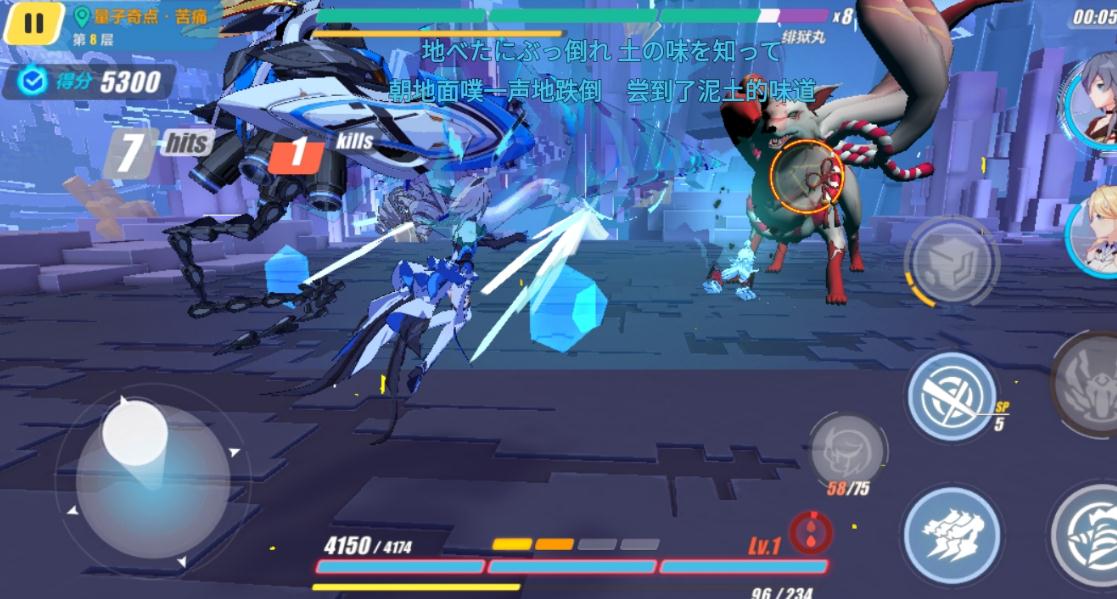
Task: Switch to the silver-haired teammate portrait
Action: 1093,100
